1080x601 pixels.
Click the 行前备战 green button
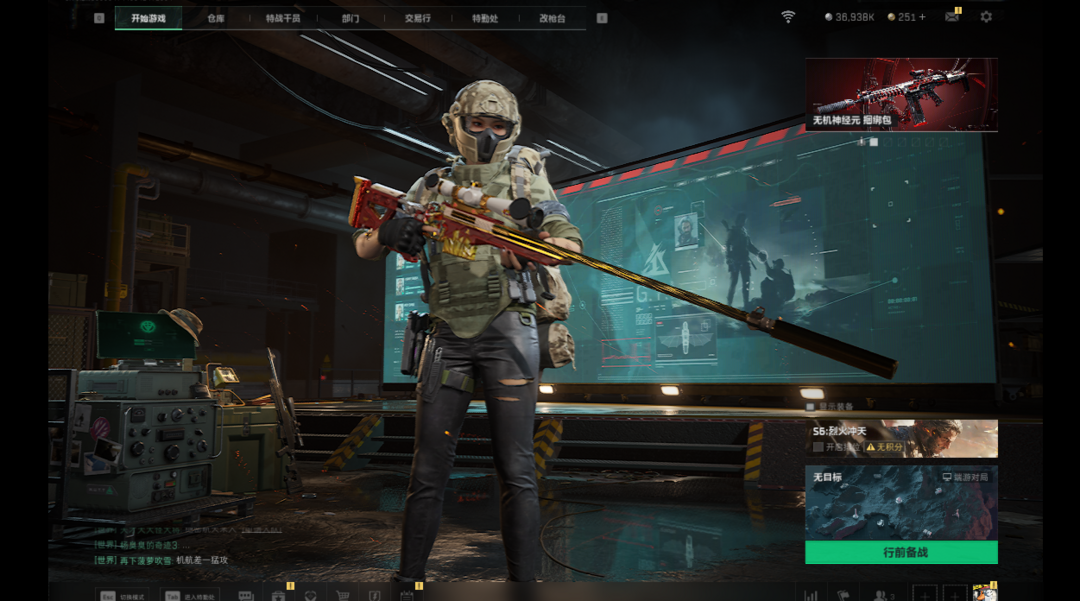901,552
